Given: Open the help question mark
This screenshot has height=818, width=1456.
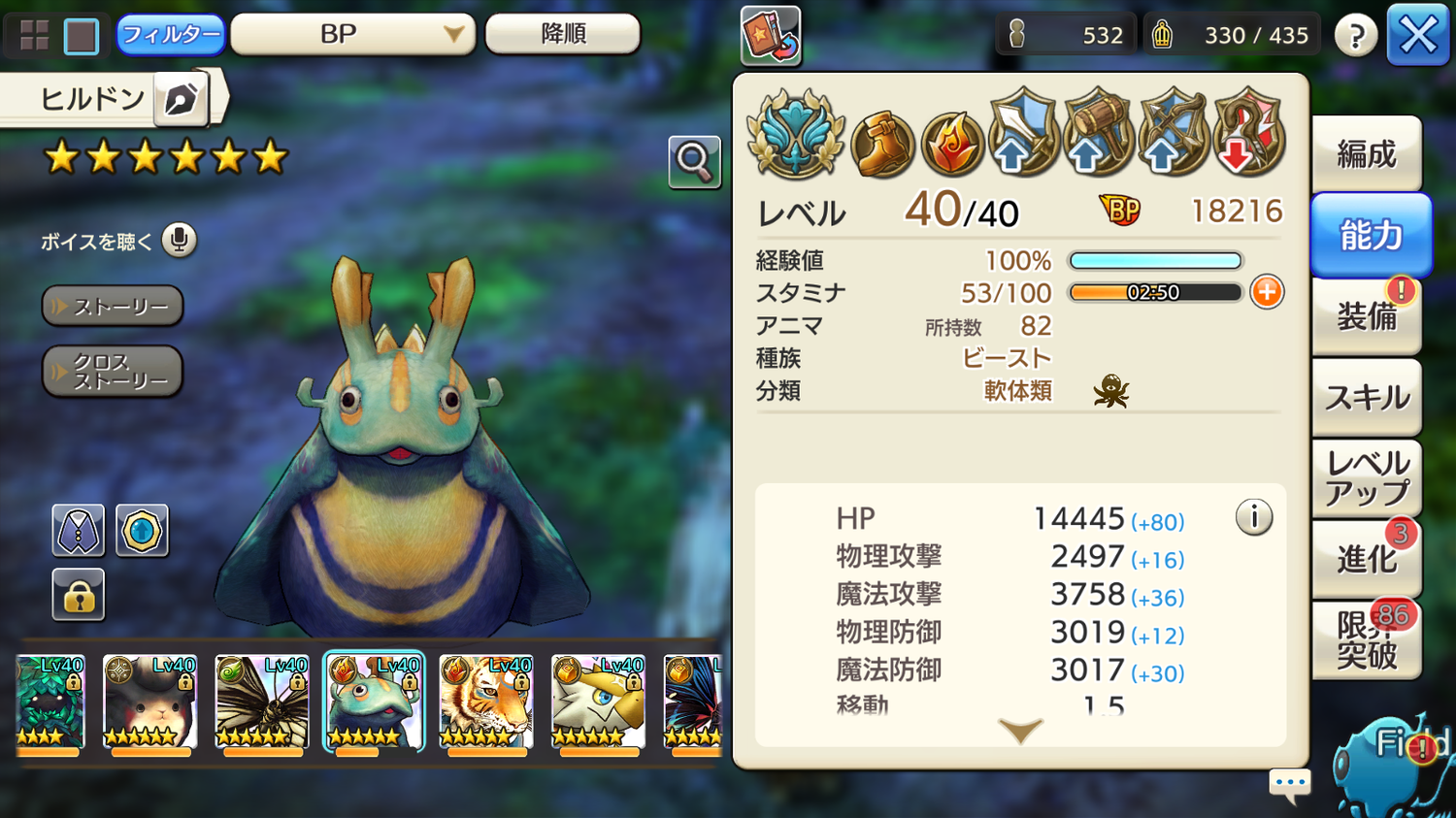Looking at the screenshot, I should 1355,36.
